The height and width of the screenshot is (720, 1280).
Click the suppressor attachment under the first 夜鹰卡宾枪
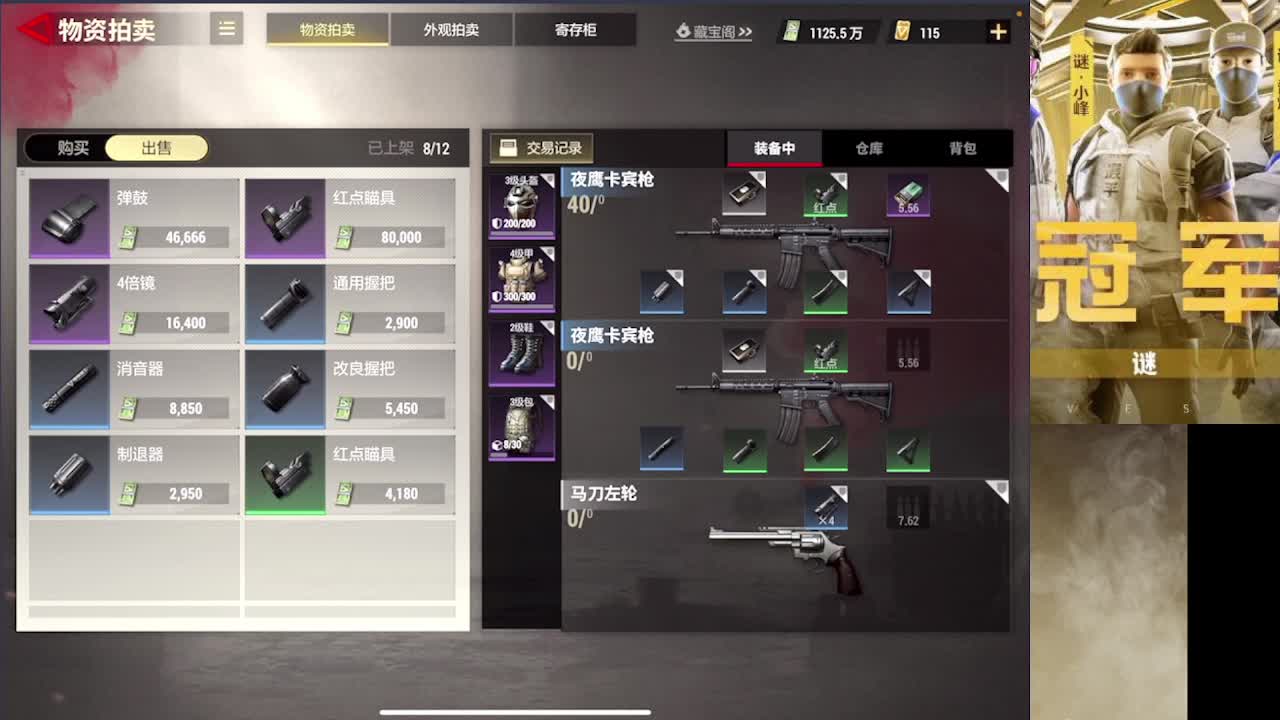coord(663,288)
